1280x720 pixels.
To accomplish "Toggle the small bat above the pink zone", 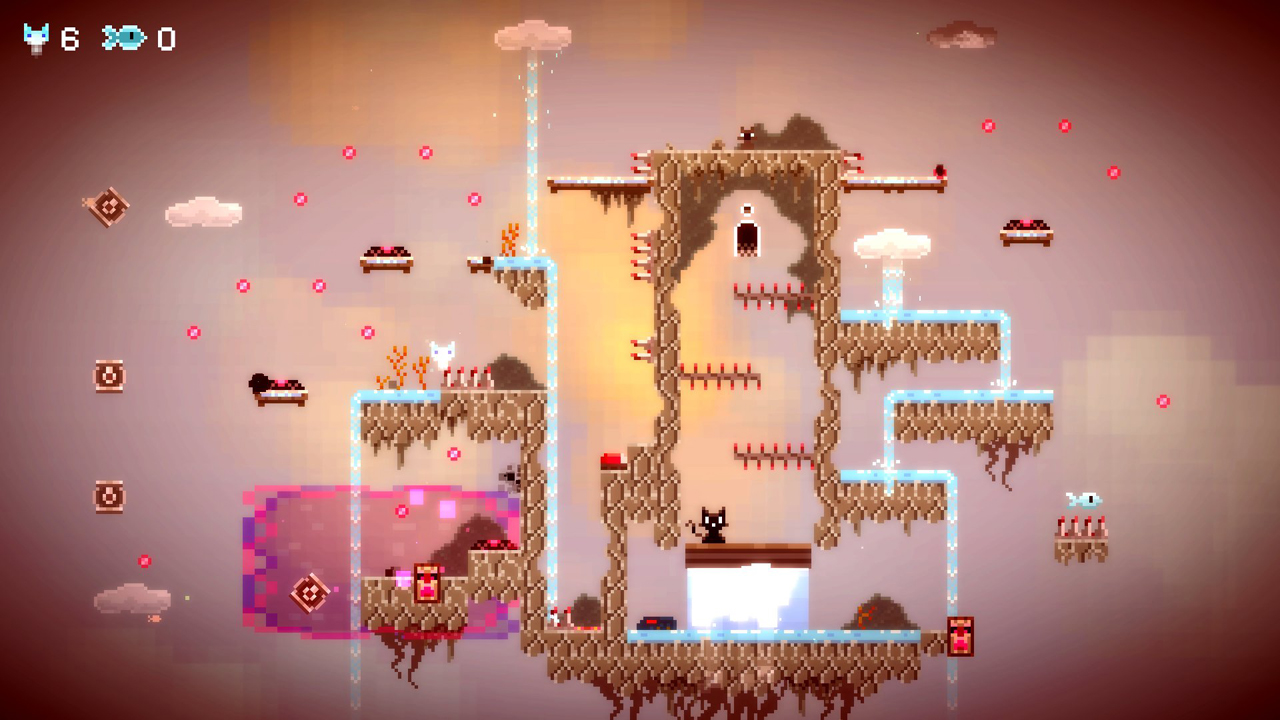I will pyautogui.click(x=511, y=477).
